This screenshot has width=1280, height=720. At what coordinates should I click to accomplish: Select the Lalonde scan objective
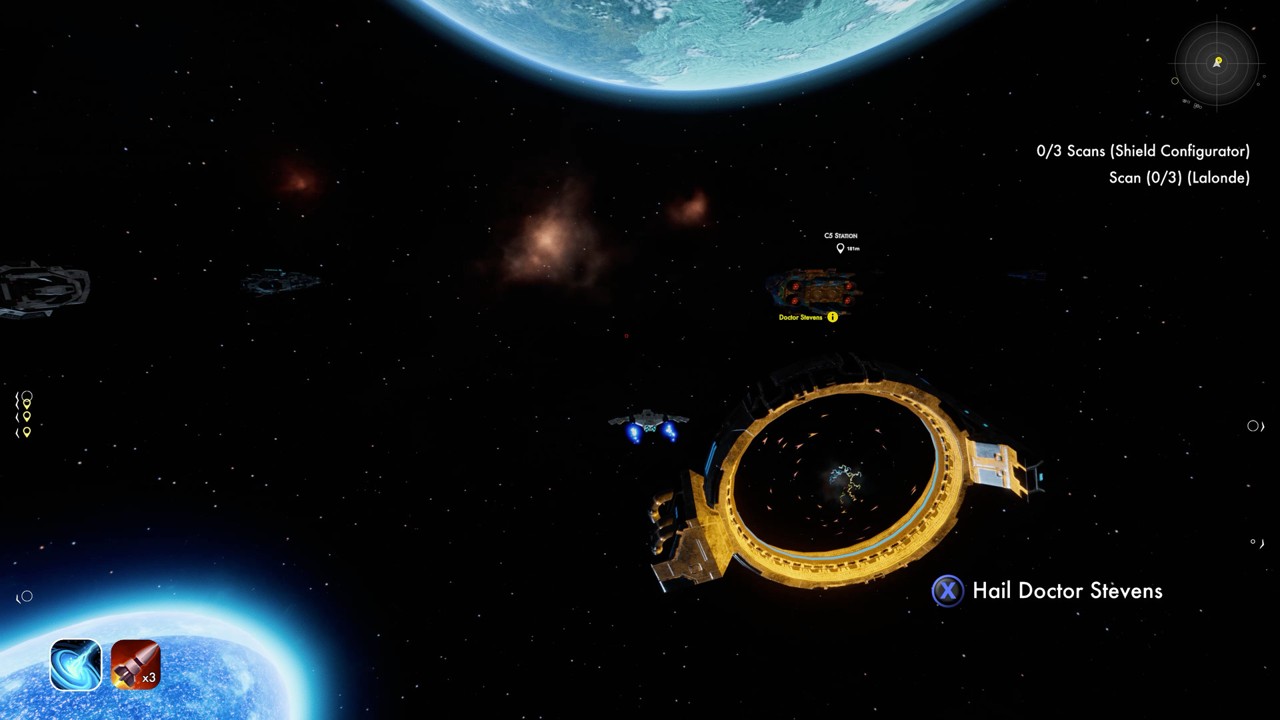click(x=1178, y=178)
